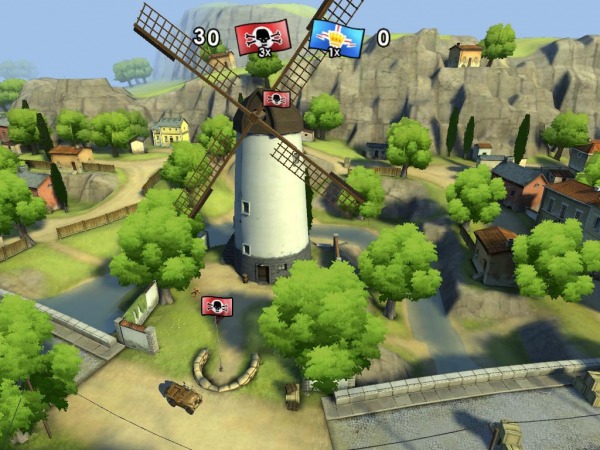The image size is (600, 450).
Task: Click the red skull team flag at top
Action: pyautogui.click(x=263, y=38)
